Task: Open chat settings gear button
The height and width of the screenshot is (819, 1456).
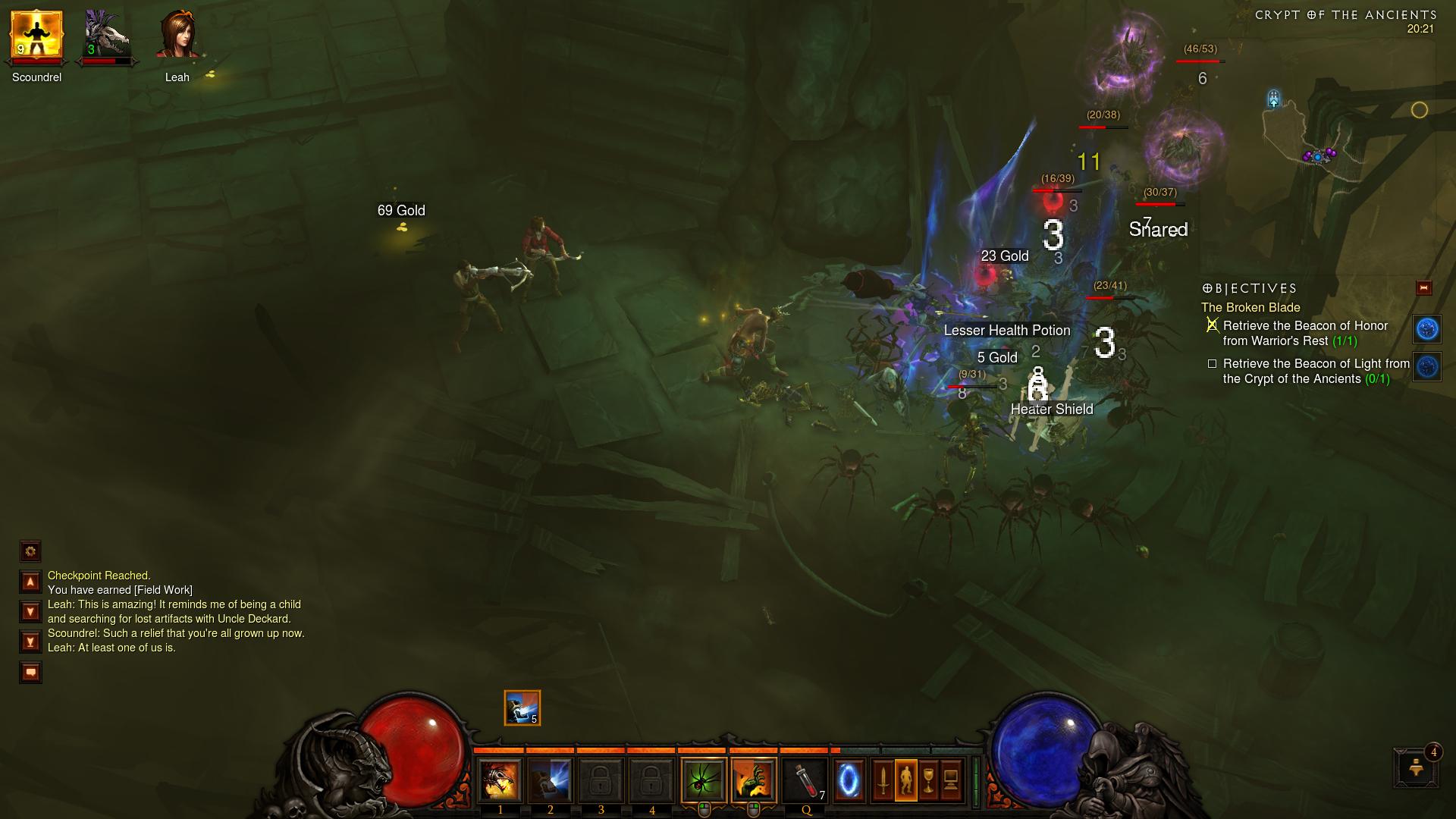Action: [30, 551]
